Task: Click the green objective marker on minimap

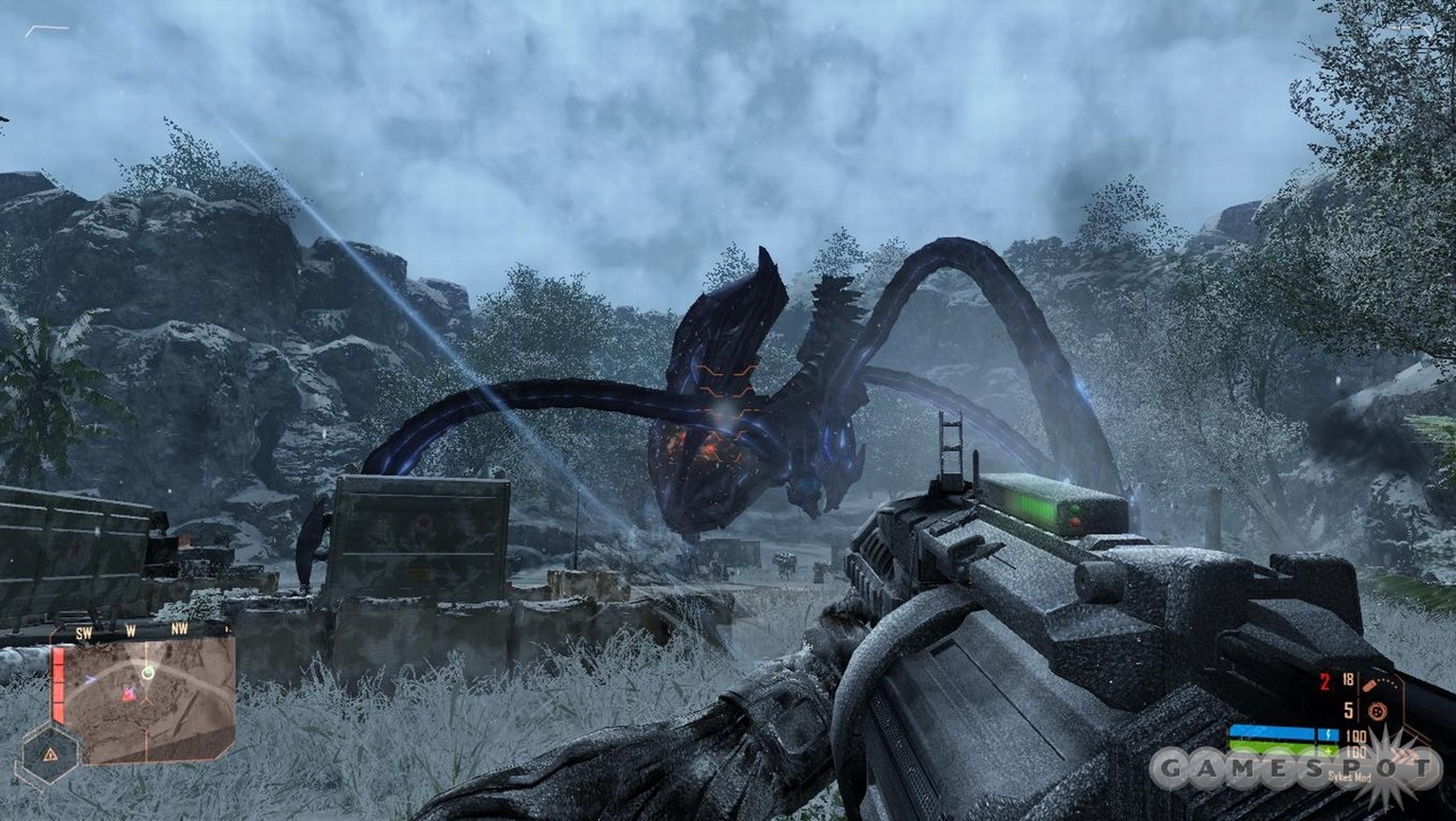Action: (148, 672)
